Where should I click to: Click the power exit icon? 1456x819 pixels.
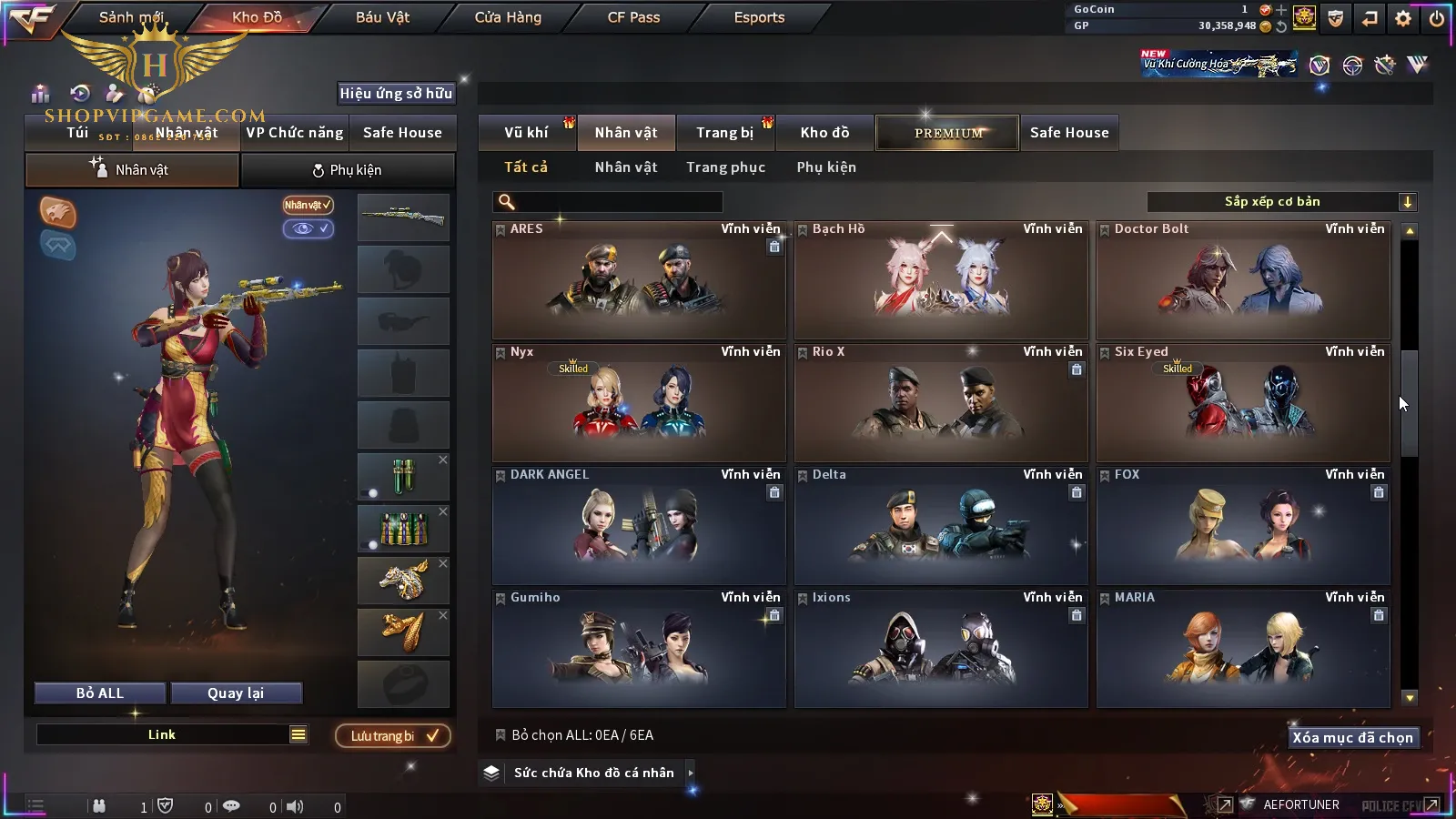coord(1437,18)
